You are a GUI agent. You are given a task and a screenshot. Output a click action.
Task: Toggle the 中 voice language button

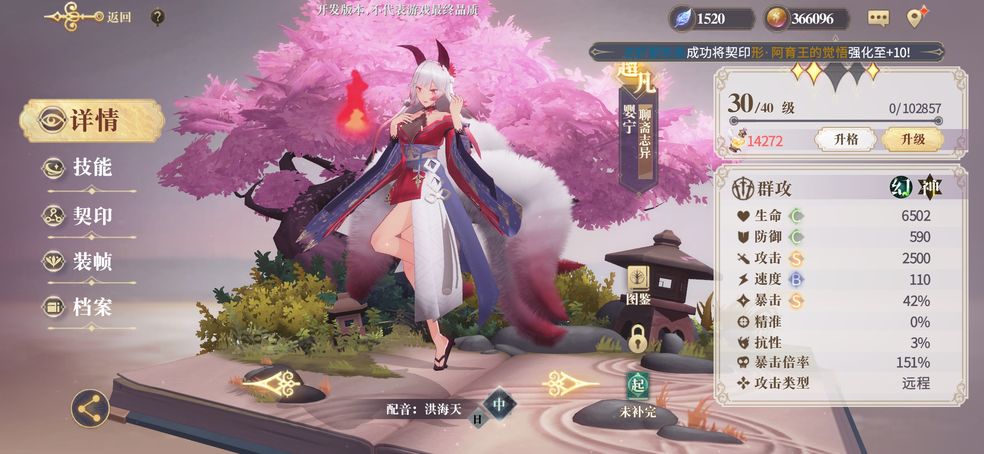pyautogui.click(x=503, y=405)
